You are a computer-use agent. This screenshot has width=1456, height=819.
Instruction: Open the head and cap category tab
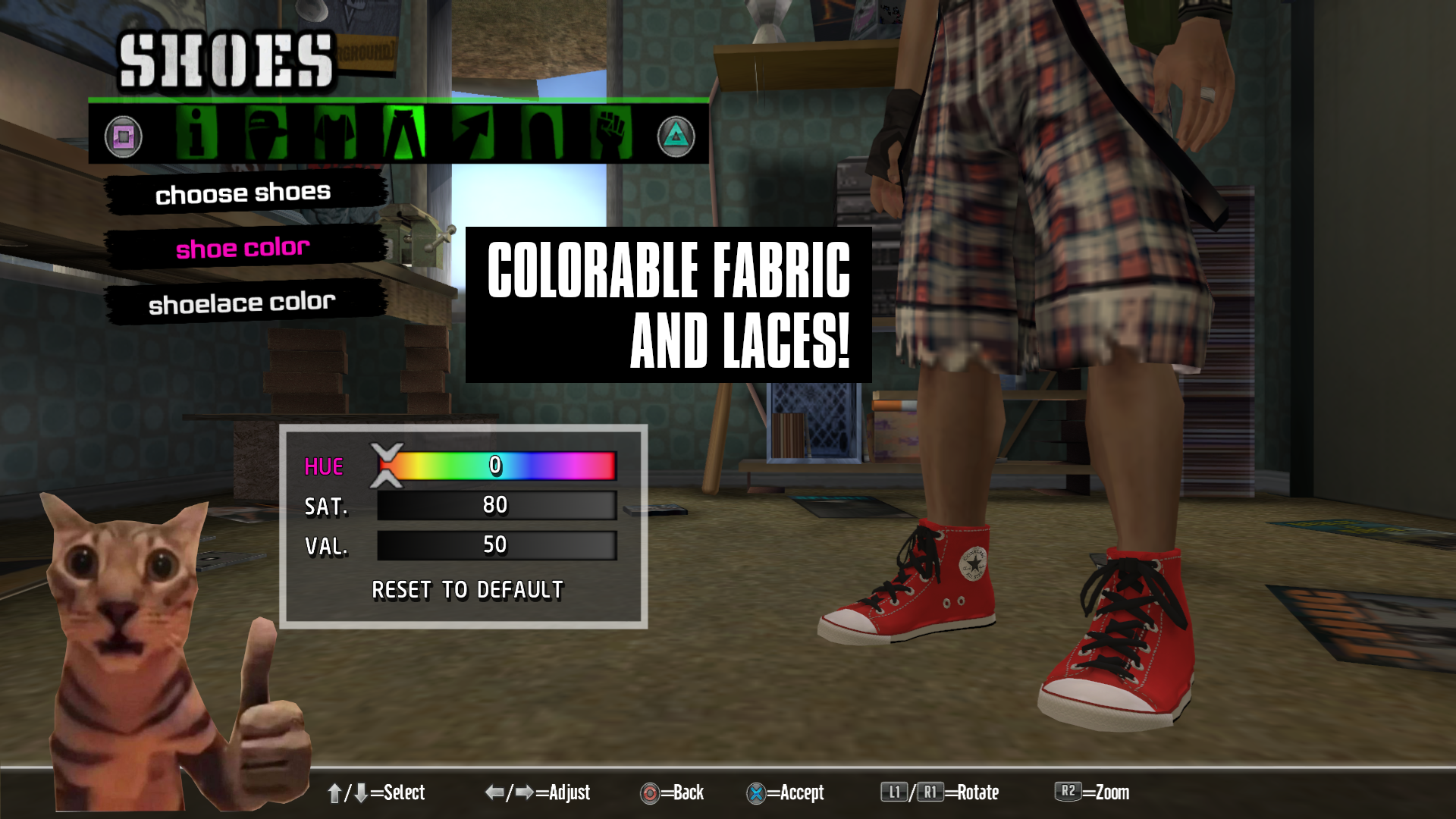(x=265, y=134)
